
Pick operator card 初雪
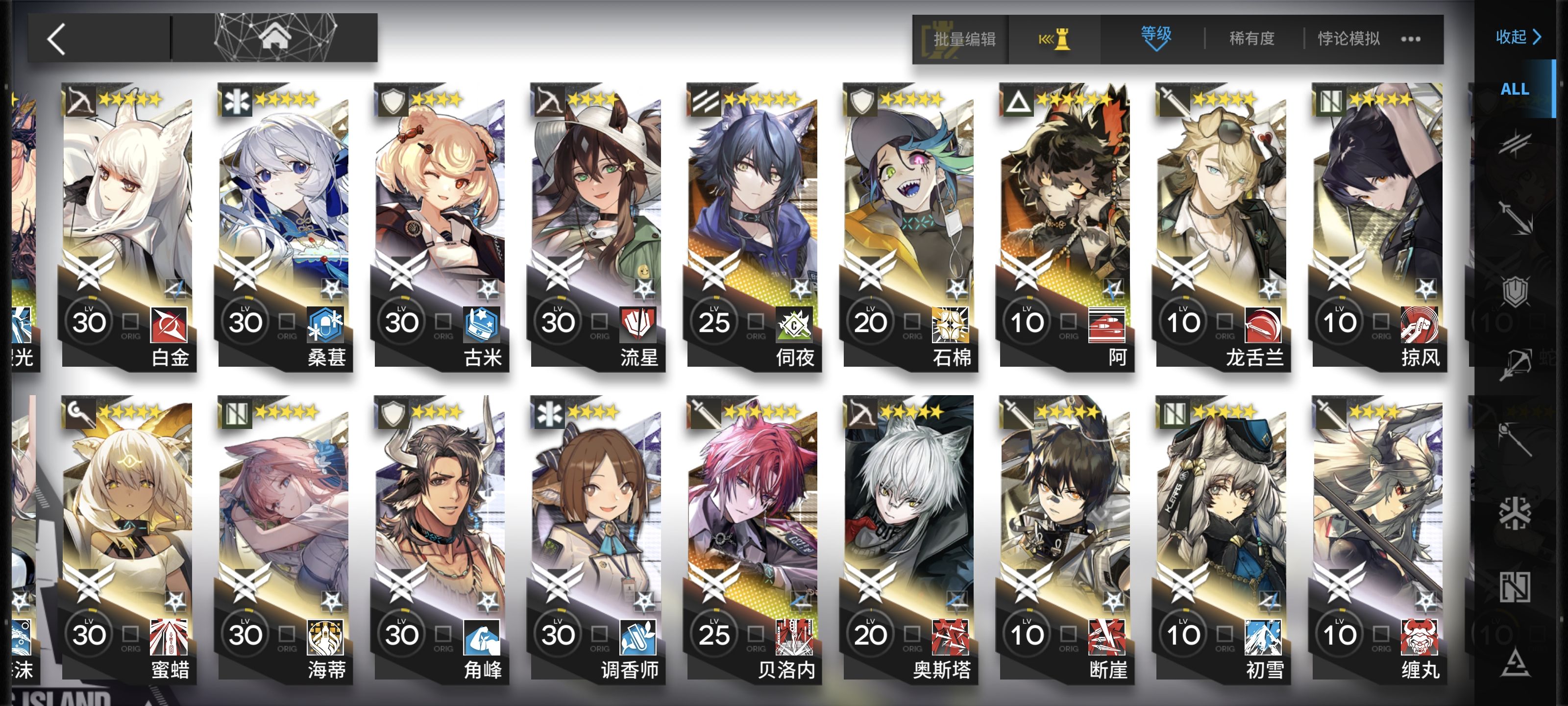1222,539
